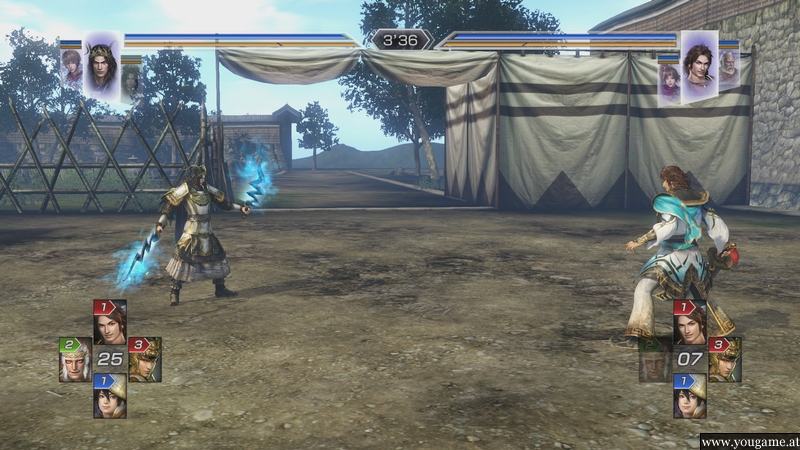Select the red 1 card beside the 07 counter
The image size is (800, 450).
pyautogui.click(x=689, y=322)
